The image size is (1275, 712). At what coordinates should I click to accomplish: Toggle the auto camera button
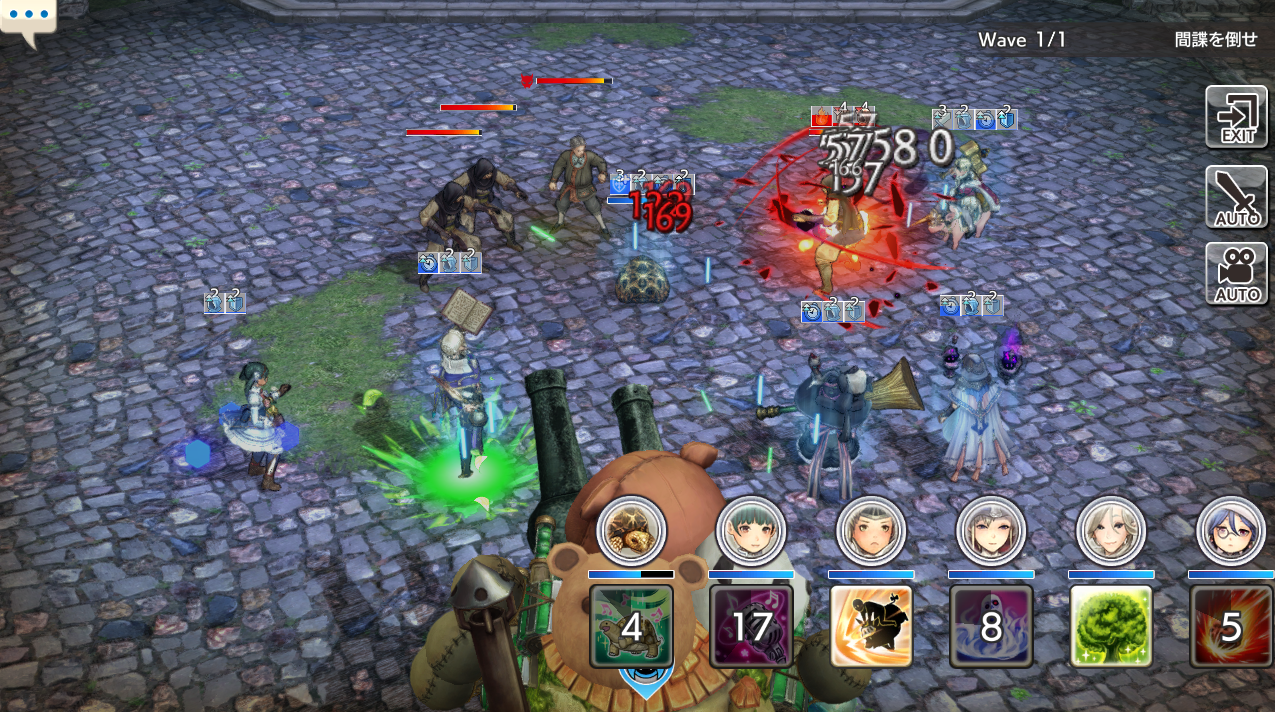(1236, 273)
